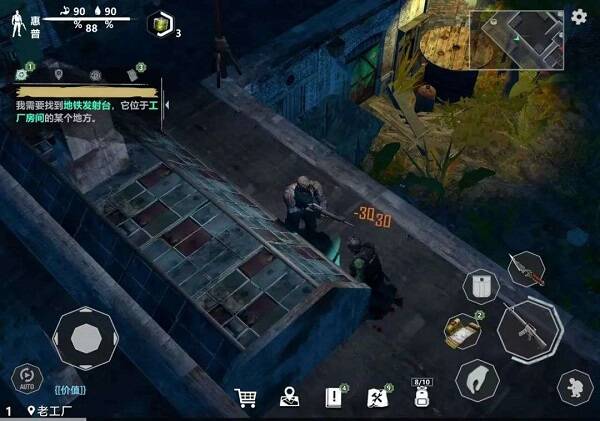
Task: Select the gear quest tab
Action: click(x=22, y=74)
